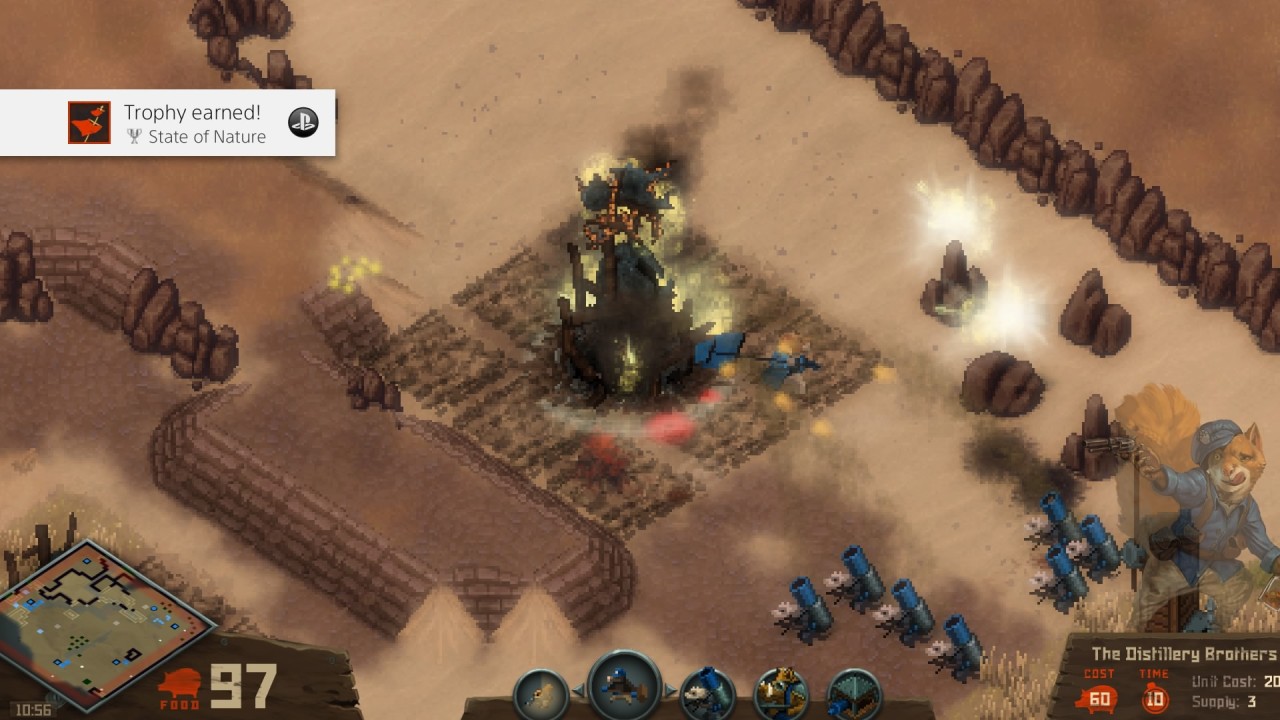1280x720 pixels.
Task: Click the diamond-shaped minimap
Action: click(105, 622)
